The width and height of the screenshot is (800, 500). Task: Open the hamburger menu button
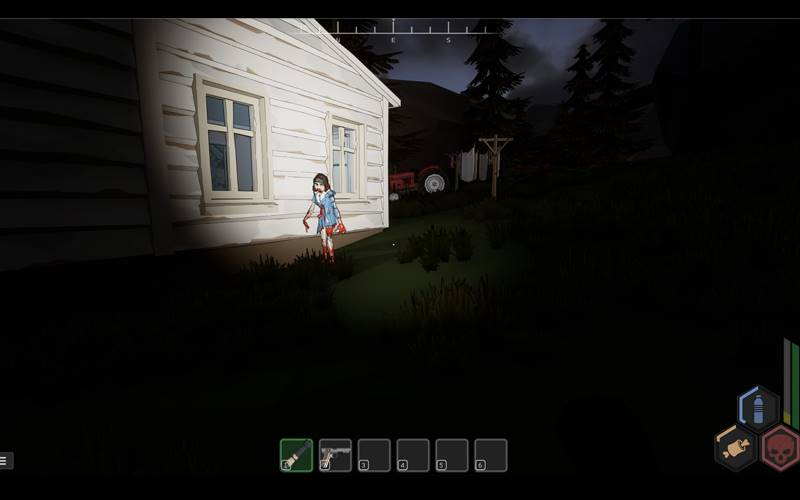(6, 461)
